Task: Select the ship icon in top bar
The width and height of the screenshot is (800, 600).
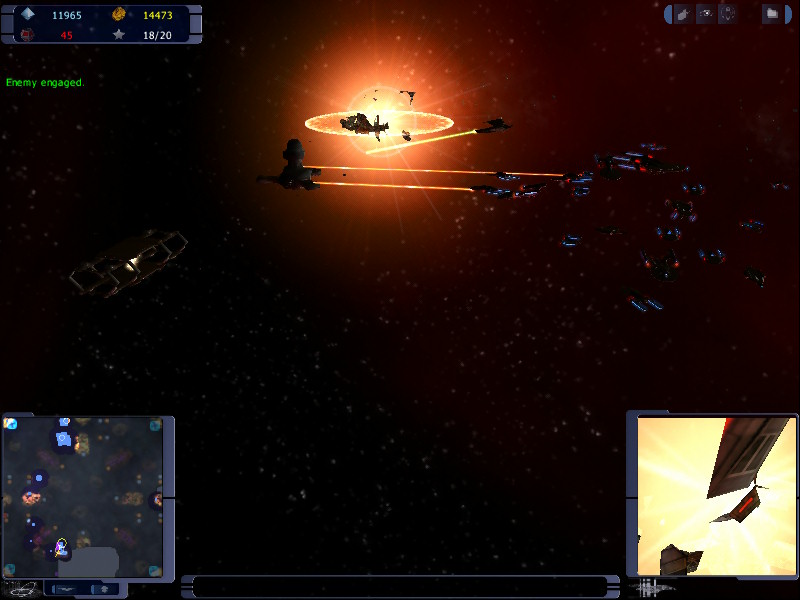Action: [683, 14]
